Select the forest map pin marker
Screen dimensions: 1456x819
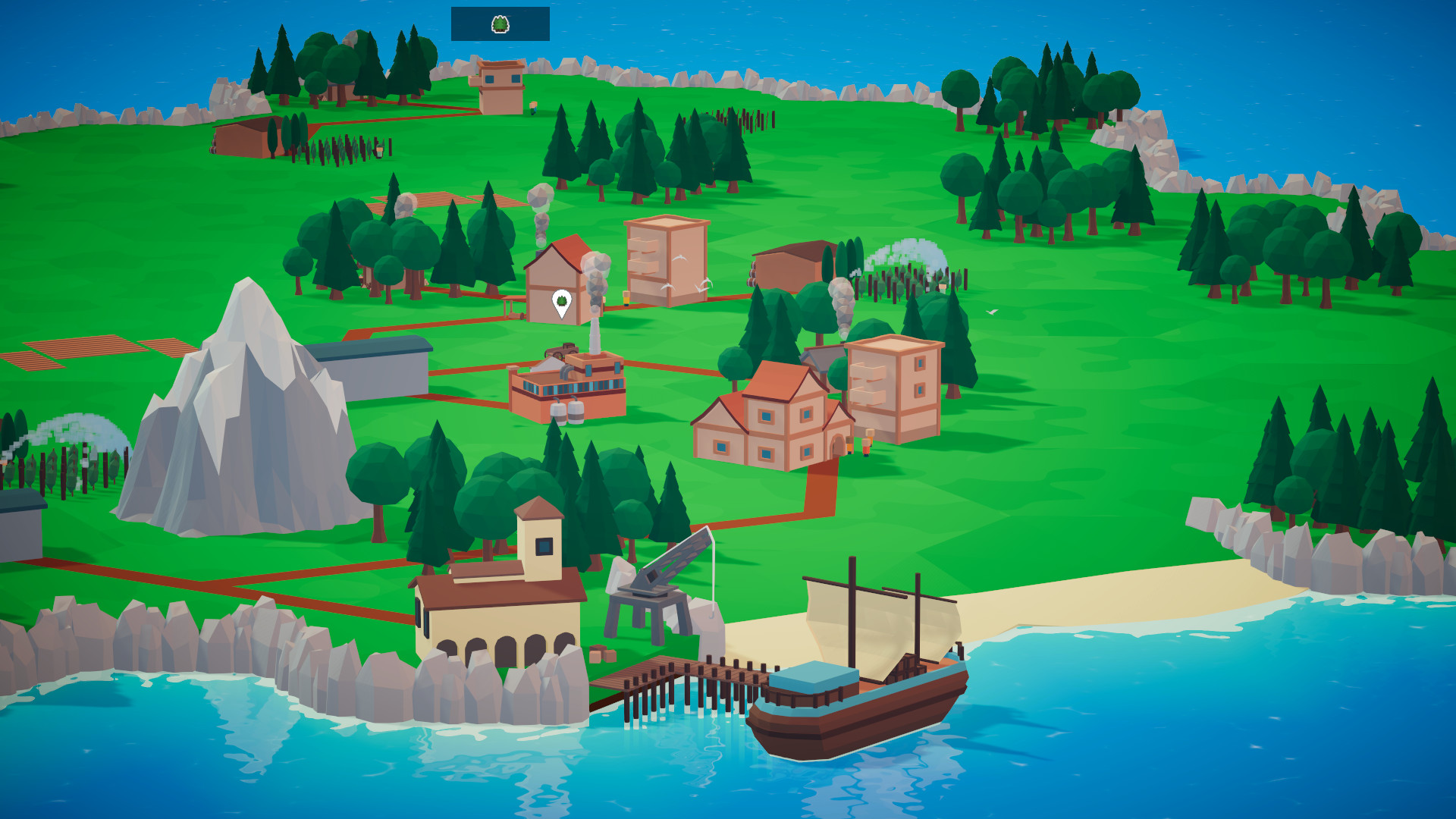[561, 300]
